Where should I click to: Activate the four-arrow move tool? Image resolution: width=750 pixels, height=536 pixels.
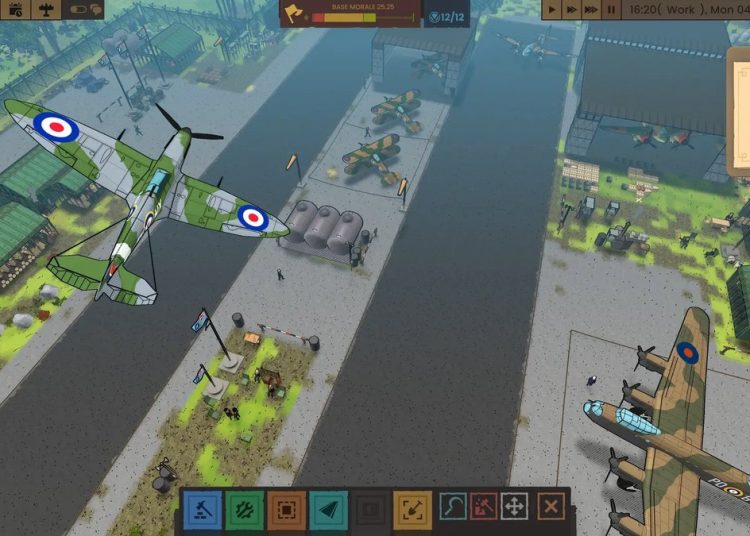tap(514, 507)
